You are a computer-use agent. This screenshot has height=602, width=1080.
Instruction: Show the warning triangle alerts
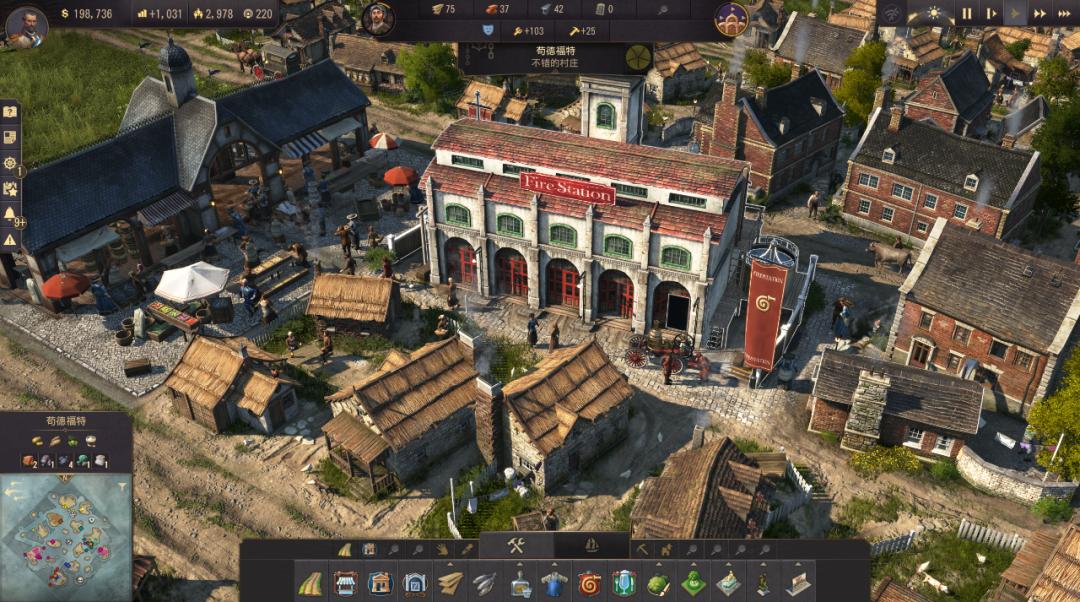pos(10,240)
